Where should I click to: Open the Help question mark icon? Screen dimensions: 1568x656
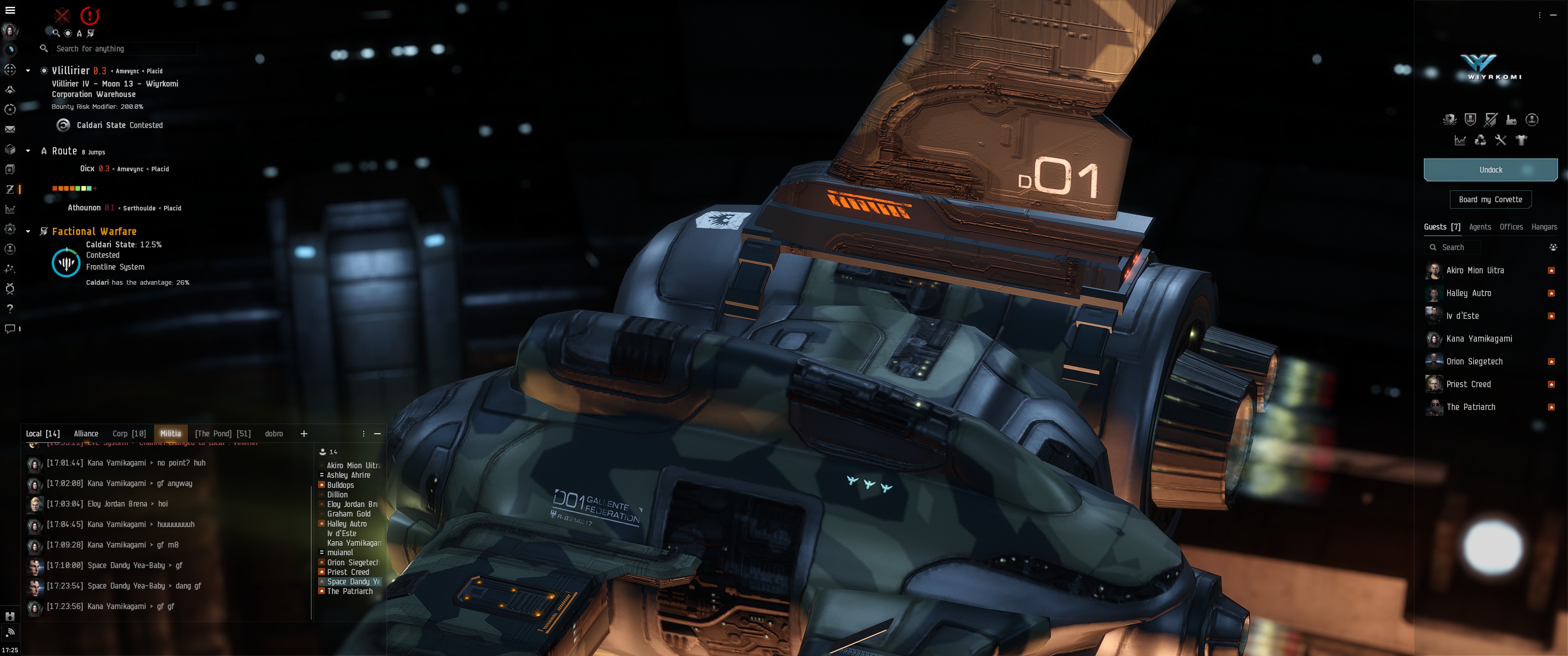10,309
